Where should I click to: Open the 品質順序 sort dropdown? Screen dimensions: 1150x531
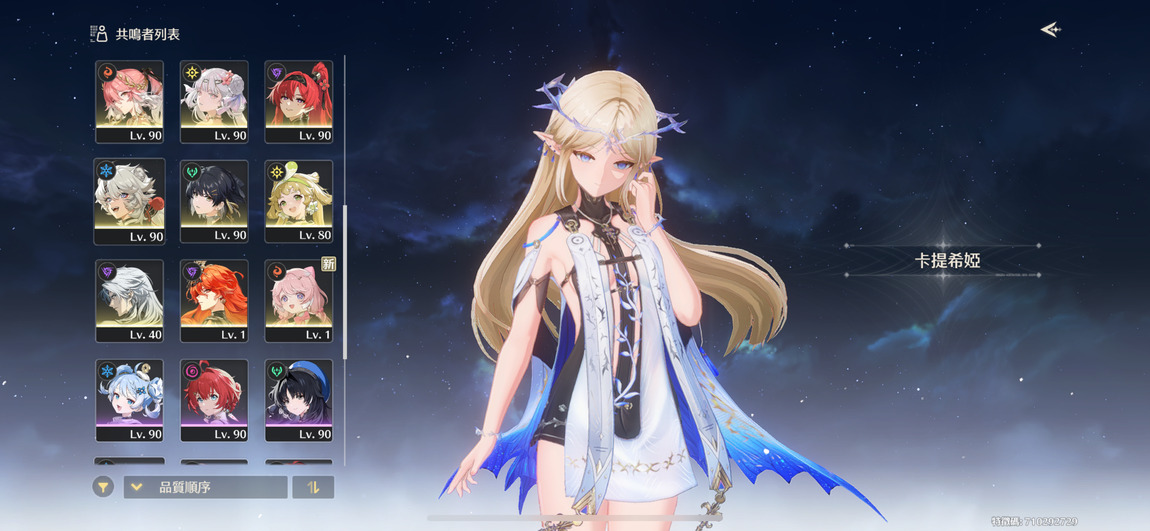coord(205,487)
